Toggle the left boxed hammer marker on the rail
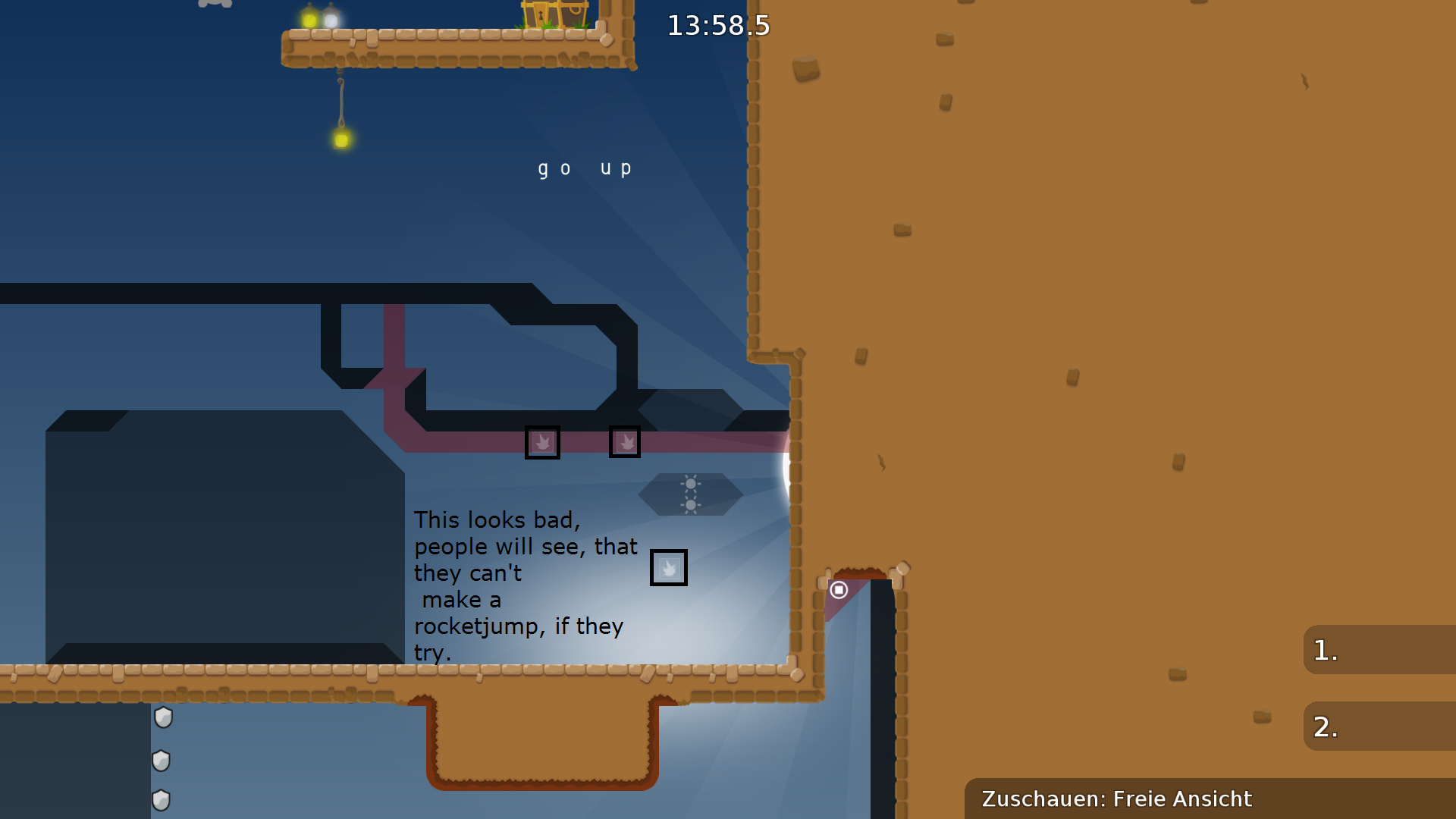This screenshot has width=1456, height=819. 543,442
